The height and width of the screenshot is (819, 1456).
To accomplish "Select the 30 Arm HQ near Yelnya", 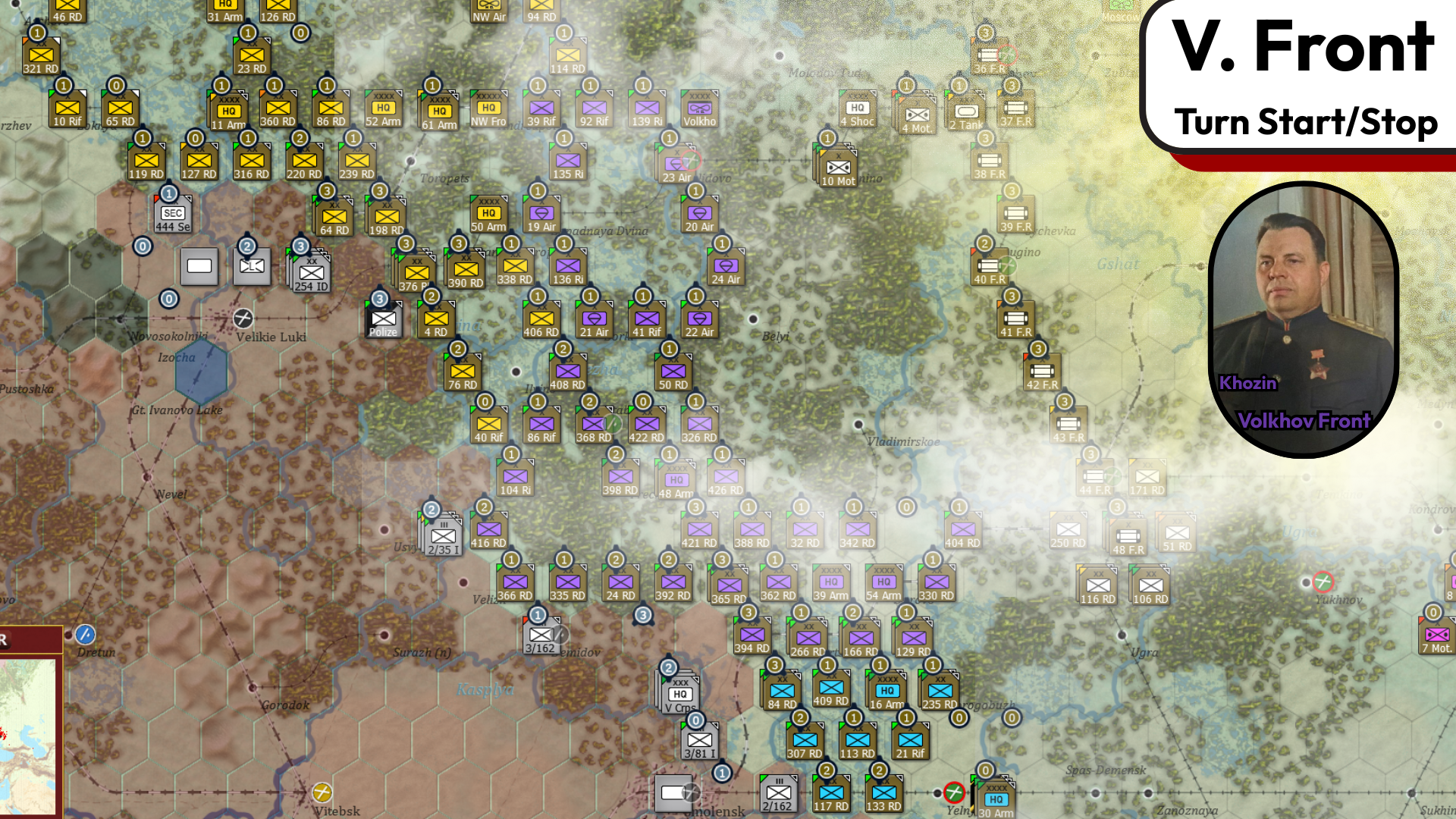I will coord(996,799).
